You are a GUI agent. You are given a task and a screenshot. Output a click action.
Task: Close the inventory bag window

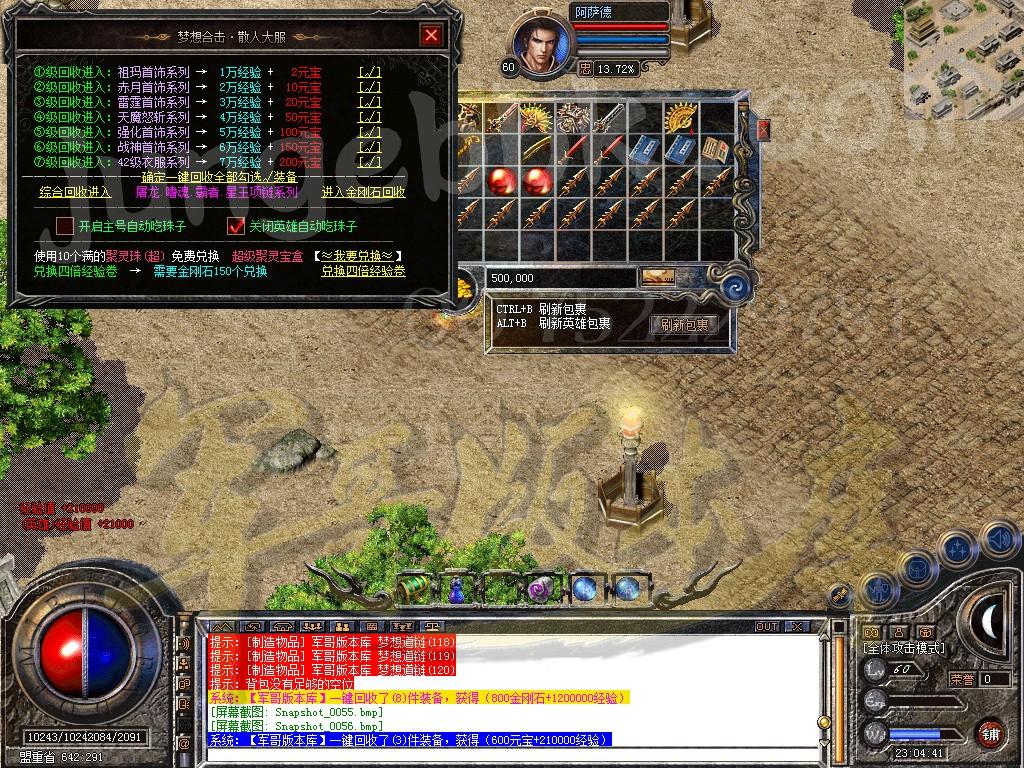tap(763, 130)
